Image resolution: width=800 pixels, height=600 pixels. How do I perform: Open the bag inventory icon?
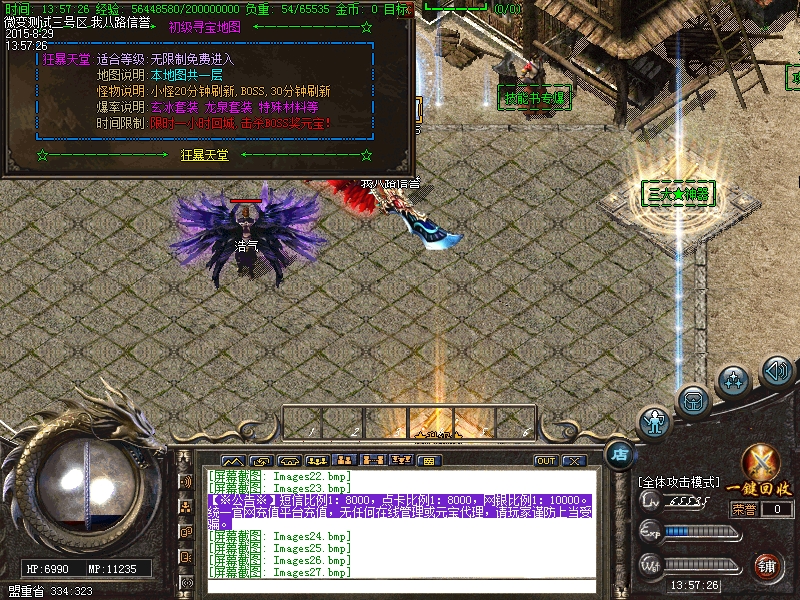[693, 402]
